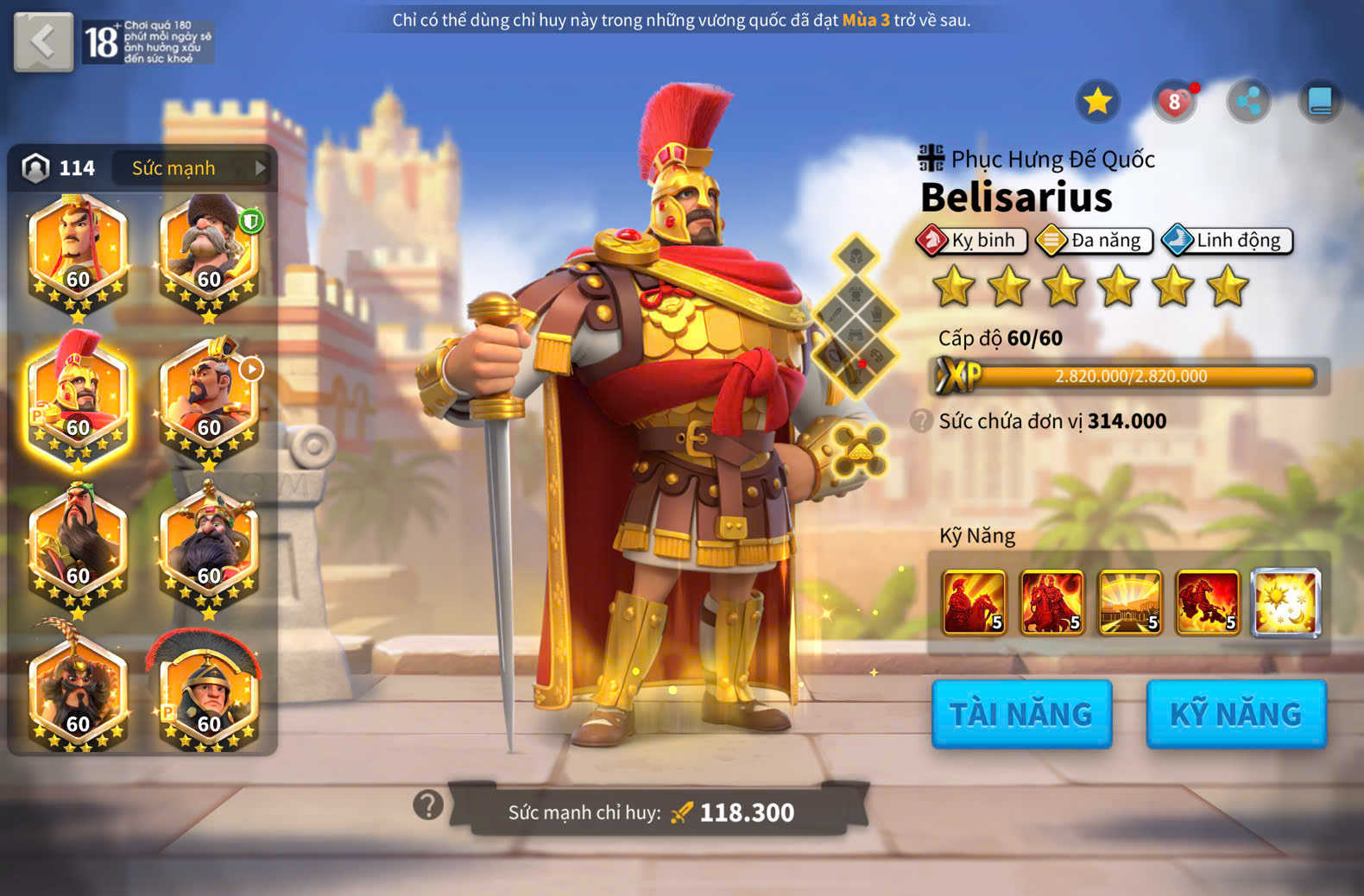Open the blue book icon
The image size is (1364, 896).
pos(1320,102)
